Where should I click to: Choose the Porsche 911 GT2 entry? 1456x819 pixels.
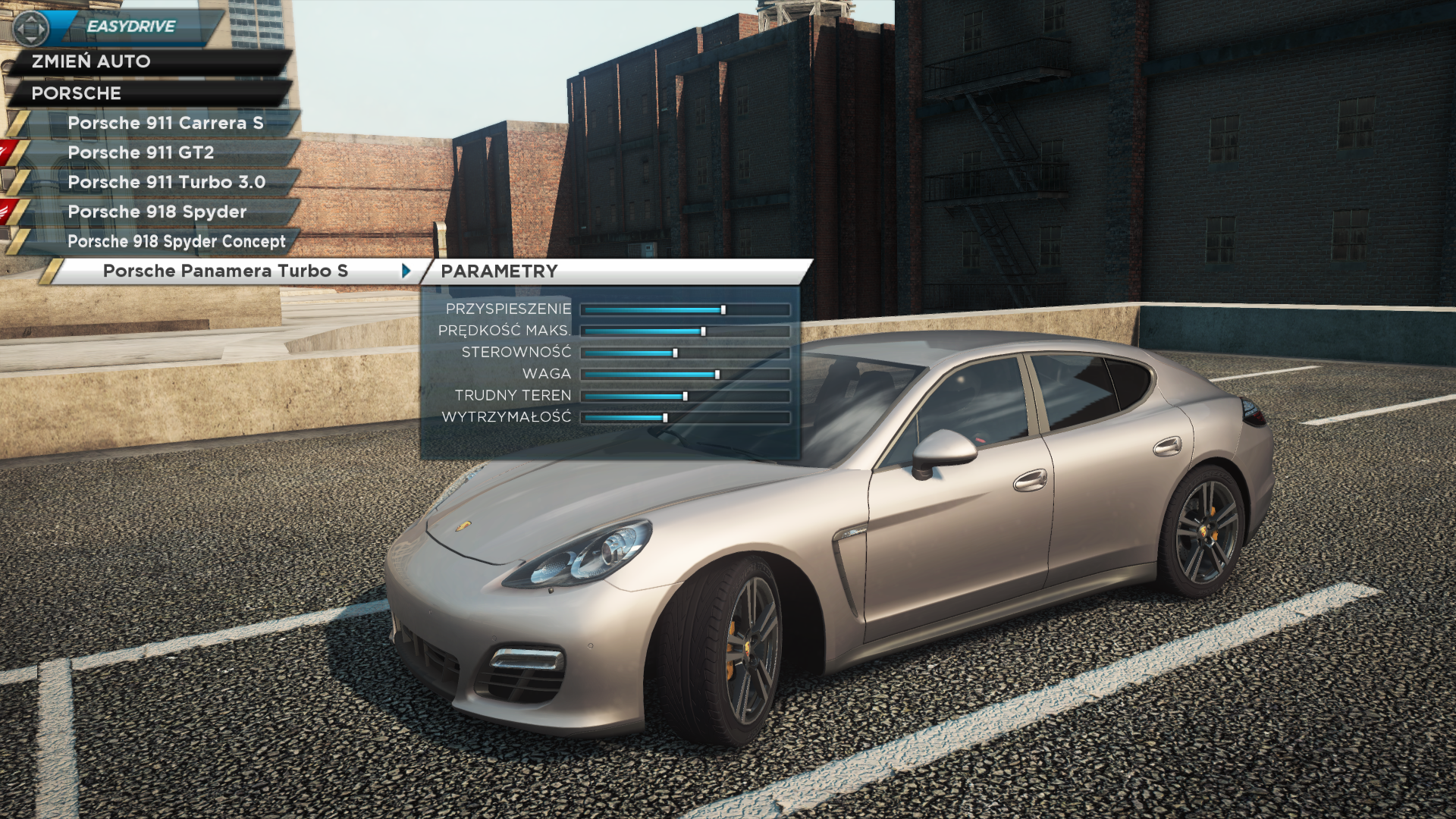[141, 152]
